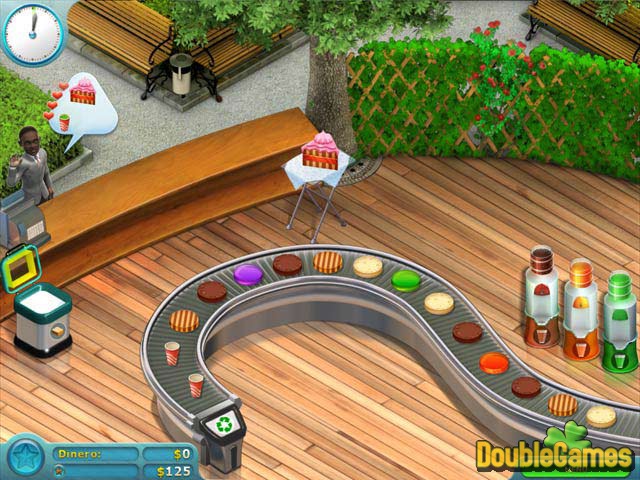Grab the orange cake layer on conveyor
Viewport: 640px width, 480px height.
pyautogui.click(x=493, y=362)
